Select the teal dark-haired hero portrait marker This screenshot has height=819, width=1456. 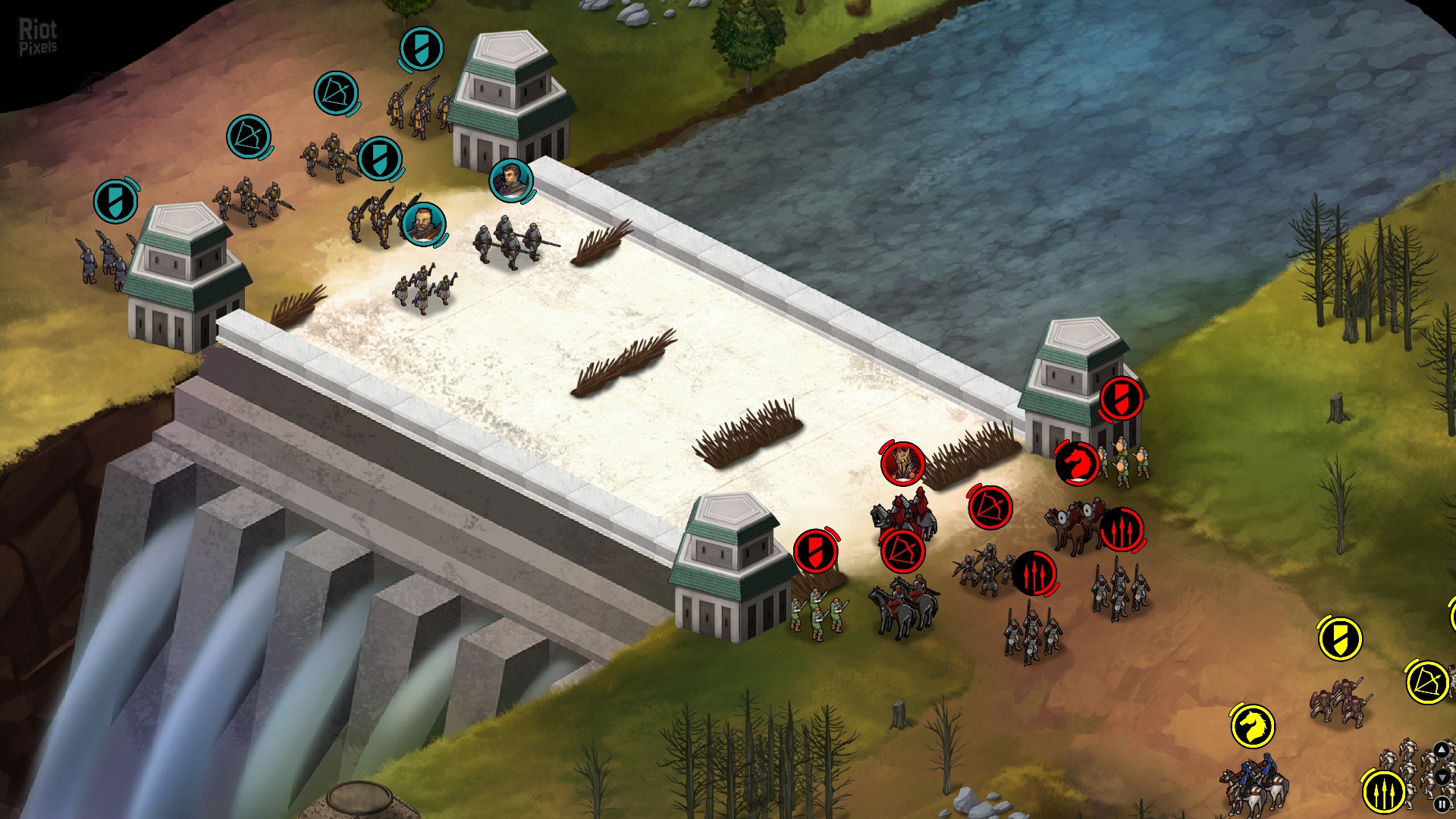coord(511,180)
